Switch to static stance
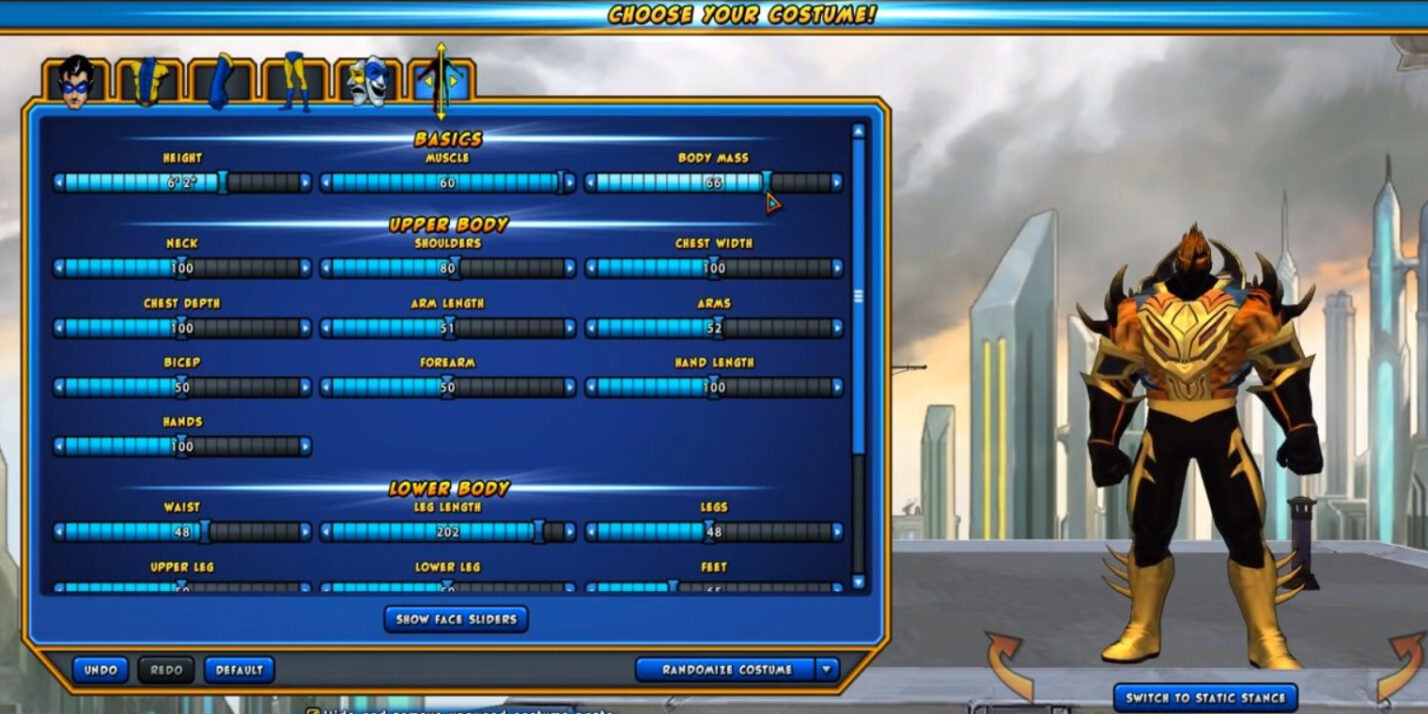The image size is (1428, 714). [x=1204, y=697]
